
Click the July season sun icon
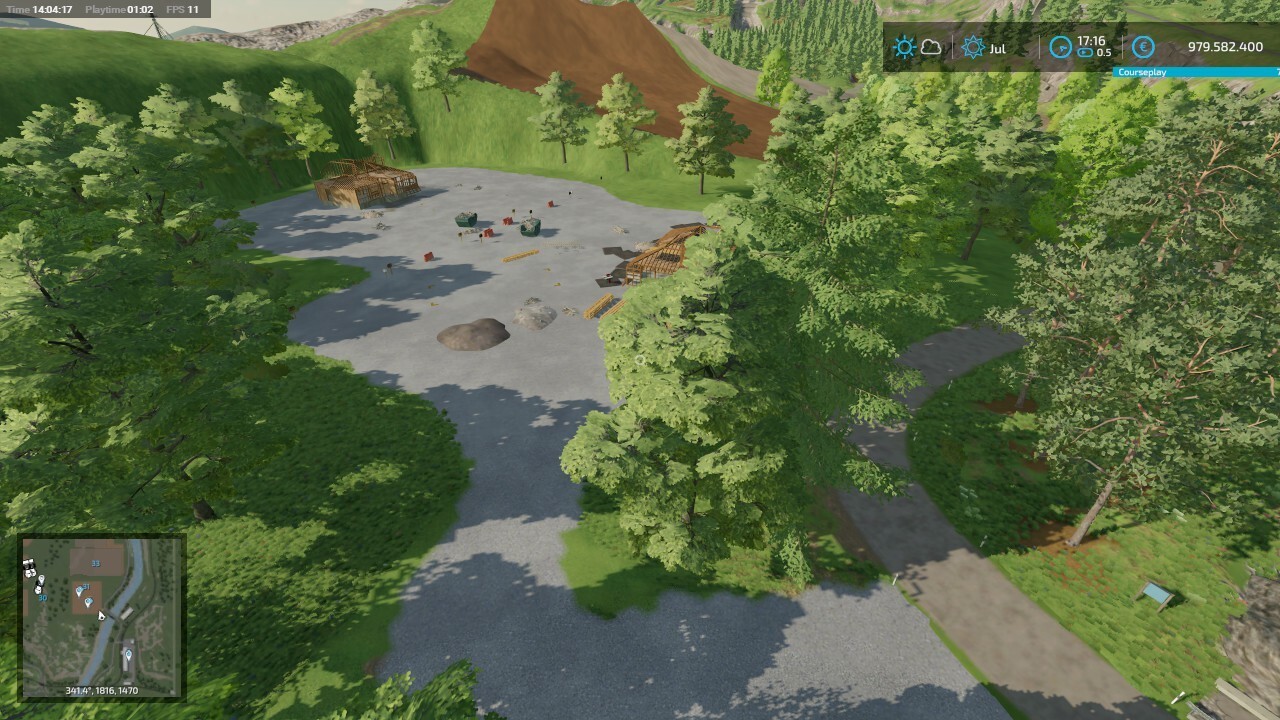[x=973, y=47]
